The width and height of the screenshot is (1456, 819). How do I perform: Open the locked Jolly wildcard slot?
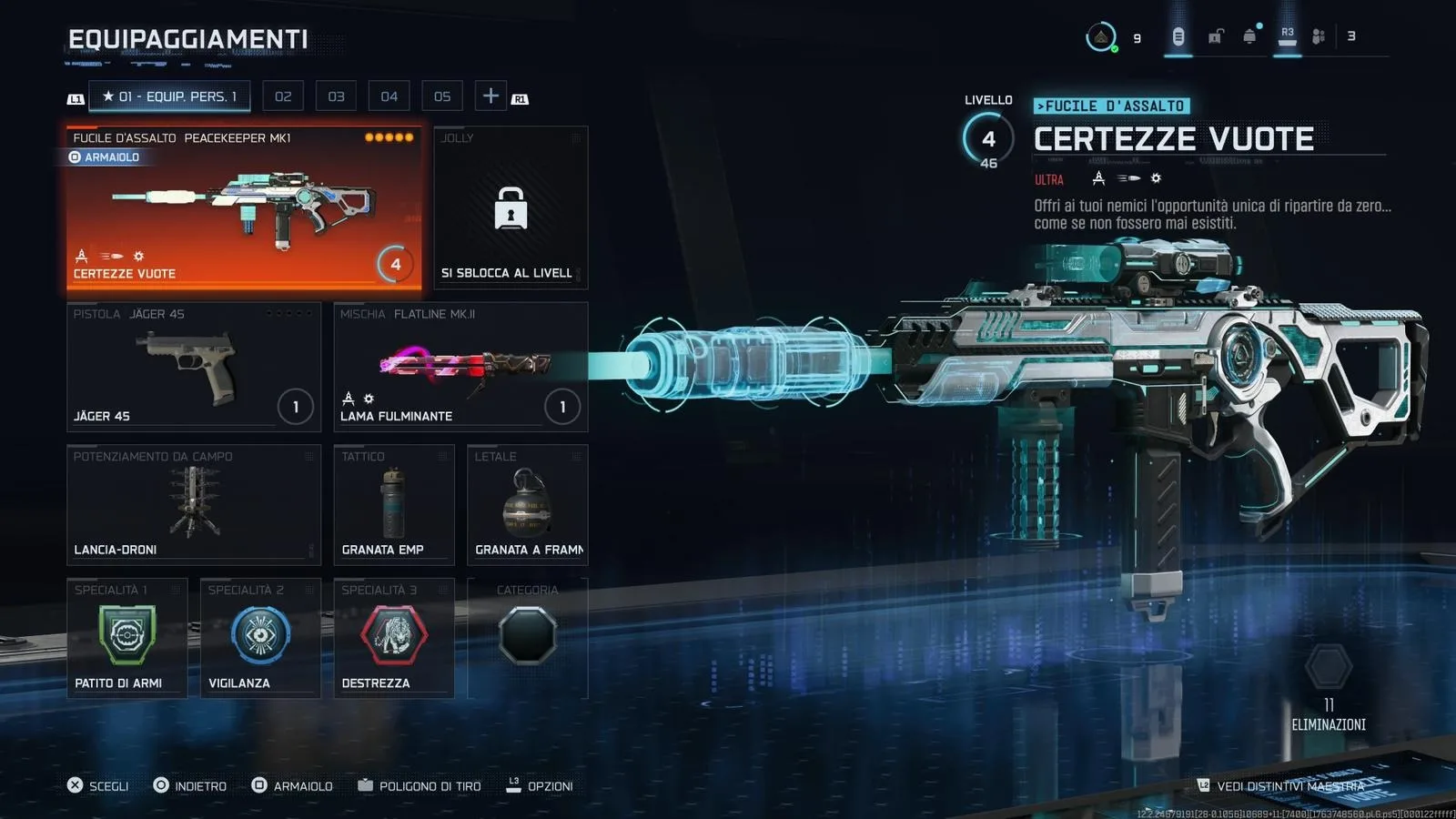(x=511, y=207)
